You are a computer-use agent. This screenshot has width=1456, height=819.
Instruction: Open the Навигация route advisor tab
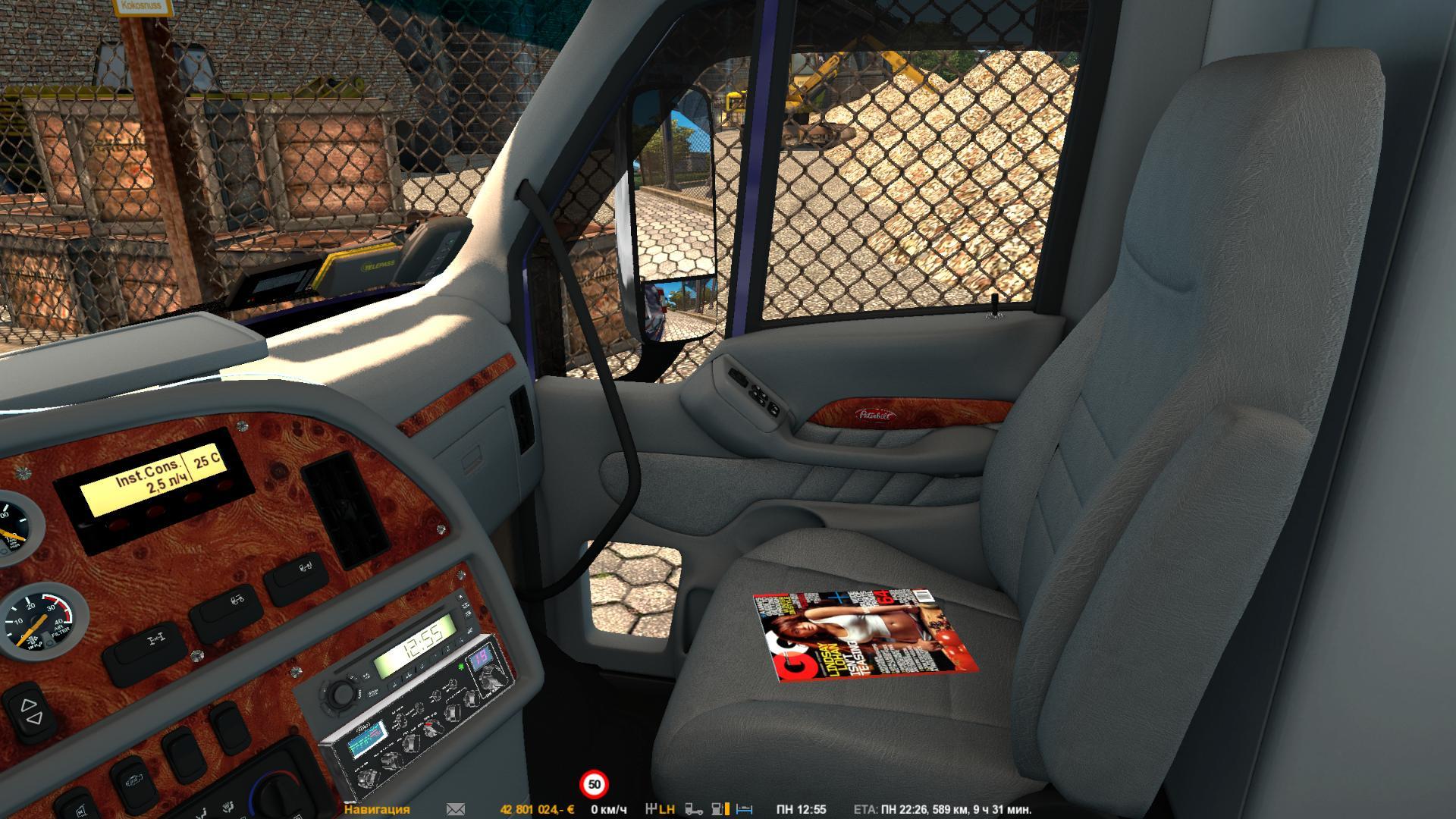377,809
